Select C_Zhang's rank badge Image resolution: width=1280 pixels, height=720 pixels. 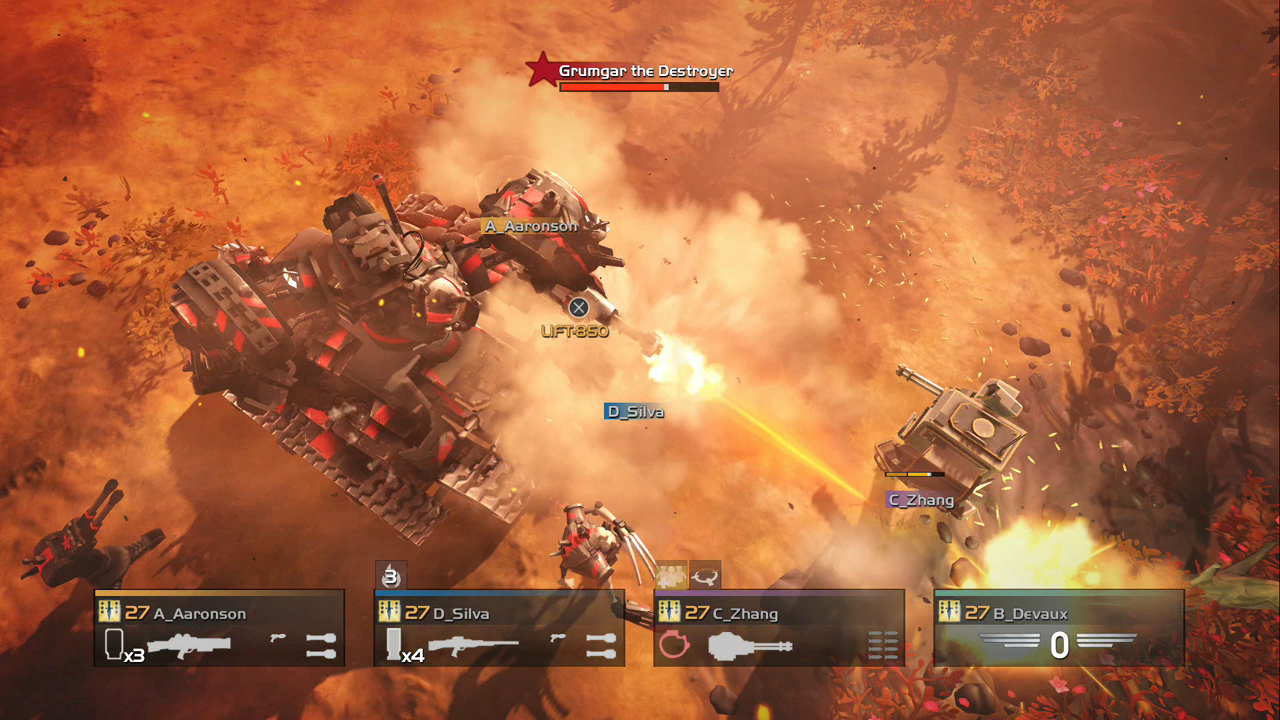click(669, 613)
